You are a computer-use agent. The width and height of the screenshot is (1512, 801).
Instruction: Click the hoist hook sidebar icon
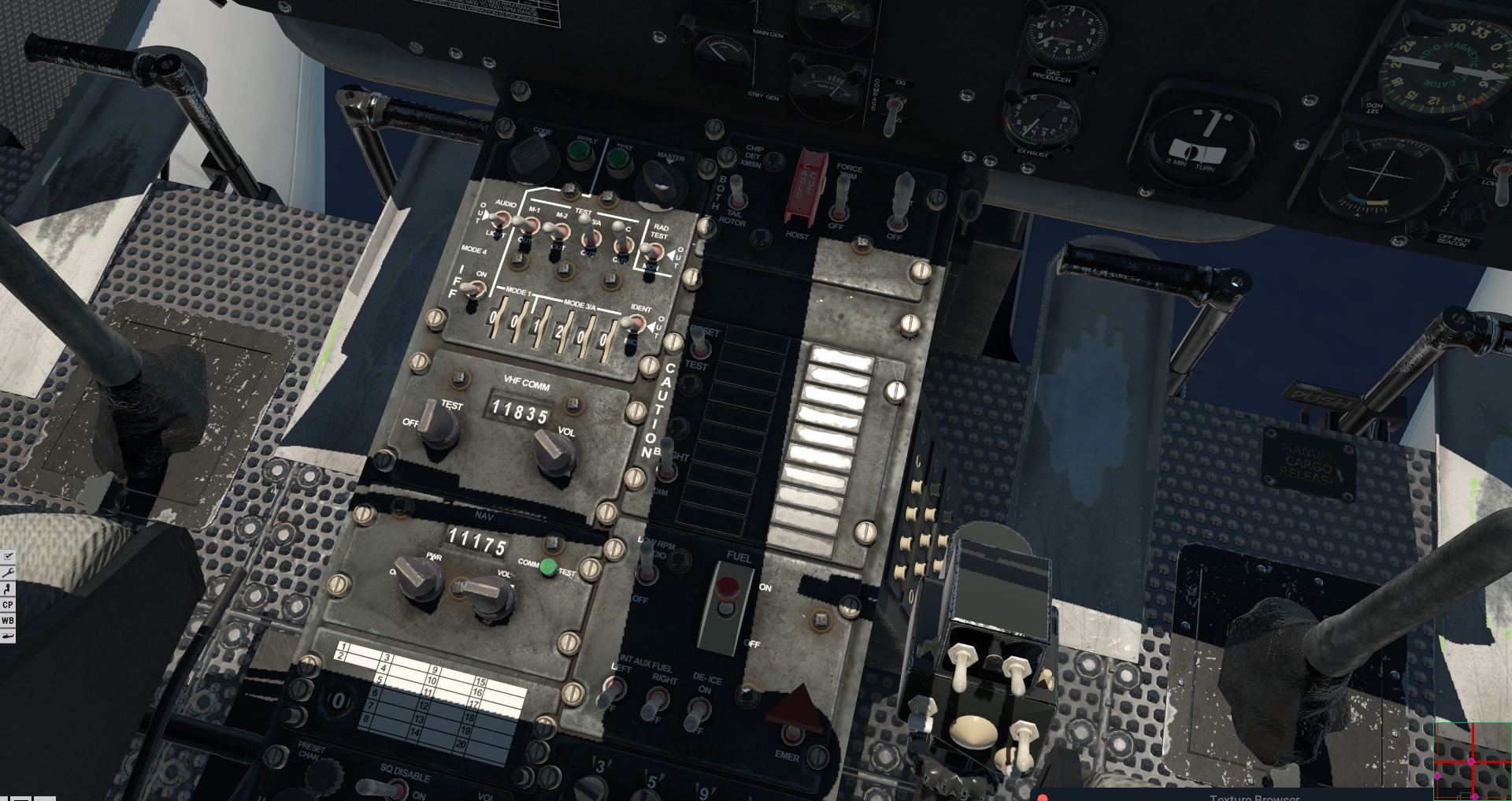pos(8,589)
